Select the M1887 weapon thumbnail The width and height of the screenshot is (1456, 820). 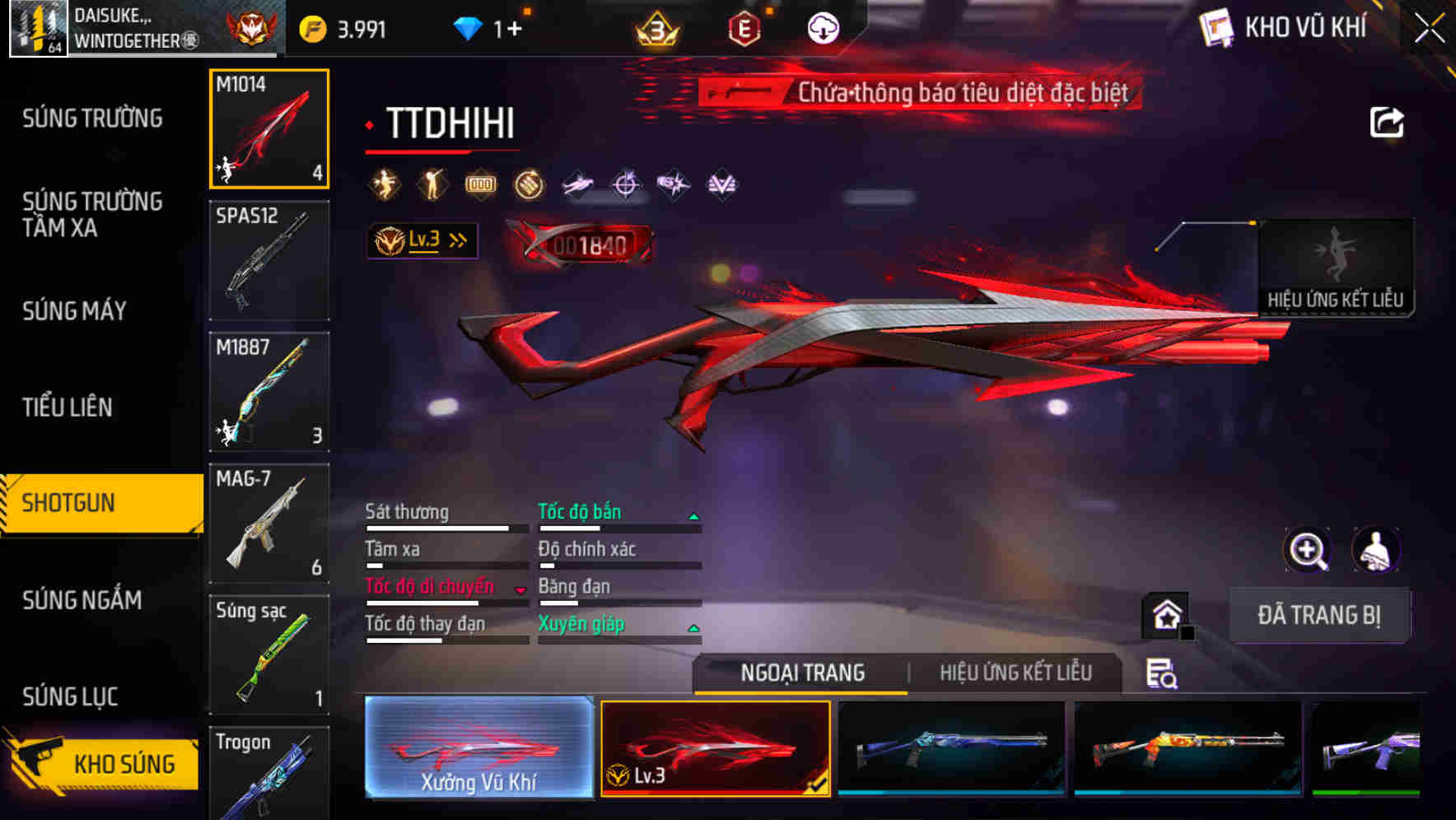pyautogui.click(x=268, y=391)
